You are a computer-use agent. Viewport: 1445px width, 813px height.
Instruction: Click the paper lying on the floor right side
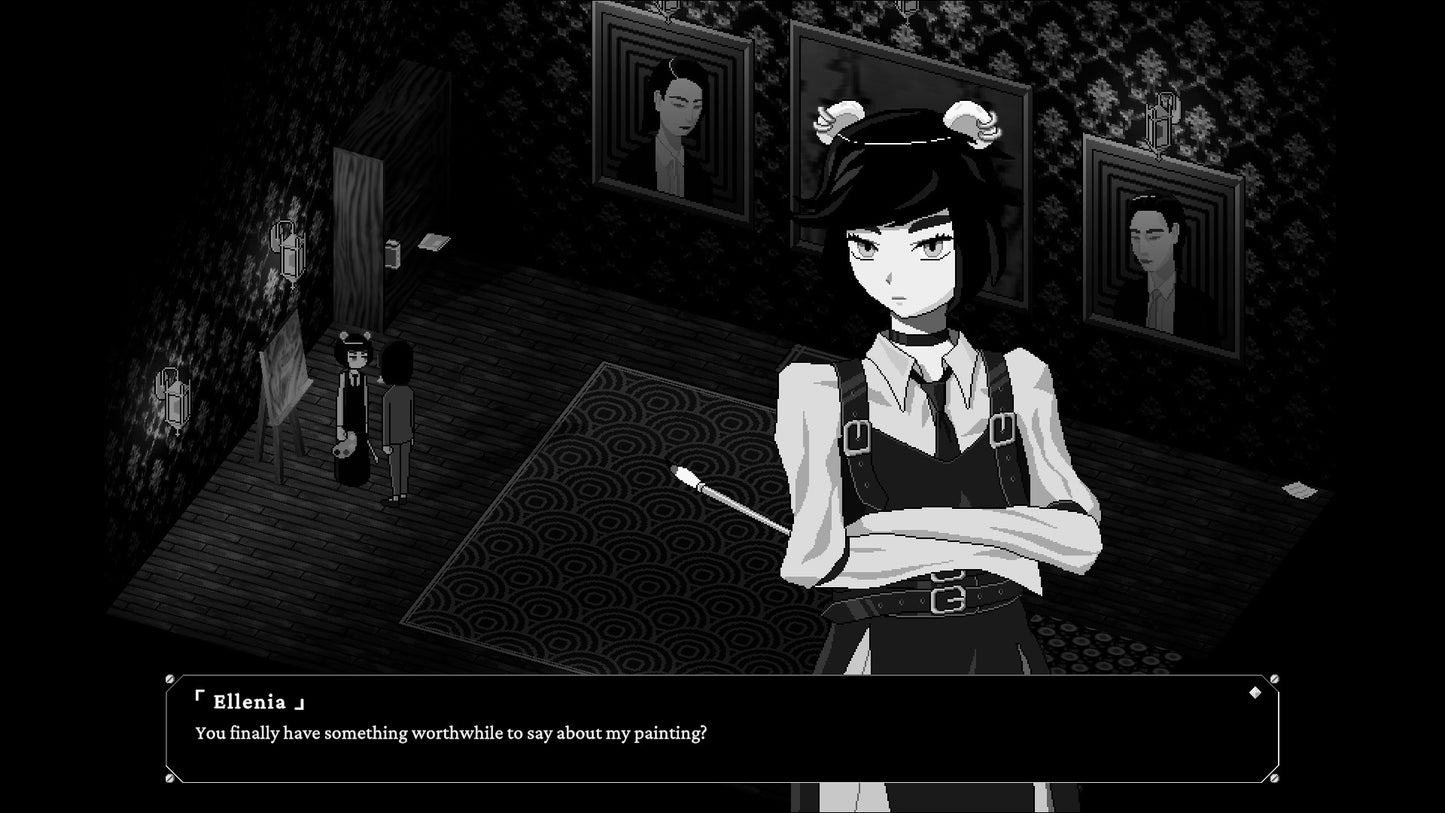1300,490
